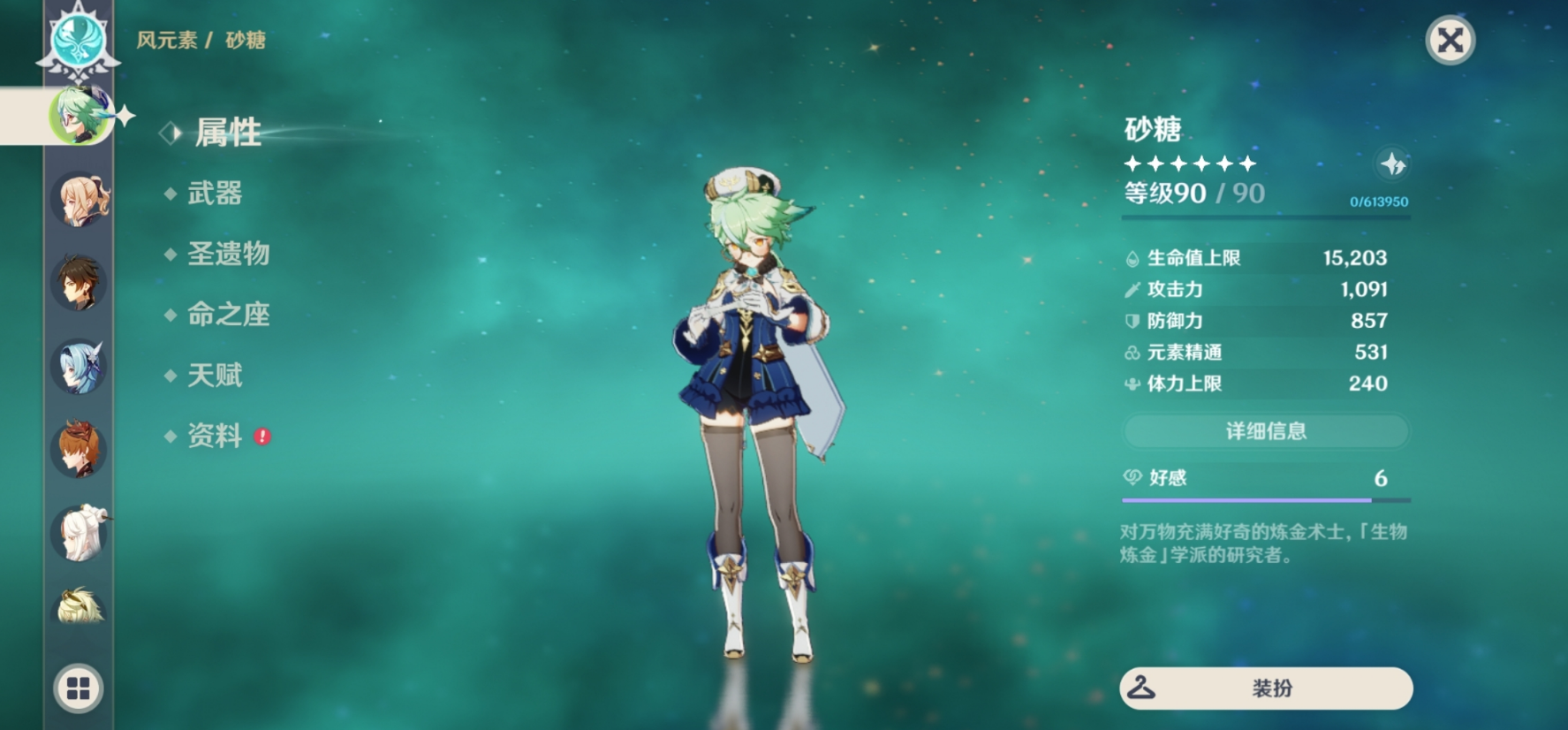This screenshot has height=730, width=1568.
Task: Pick the orange-haired character with red mask
Action: point(79,449)
